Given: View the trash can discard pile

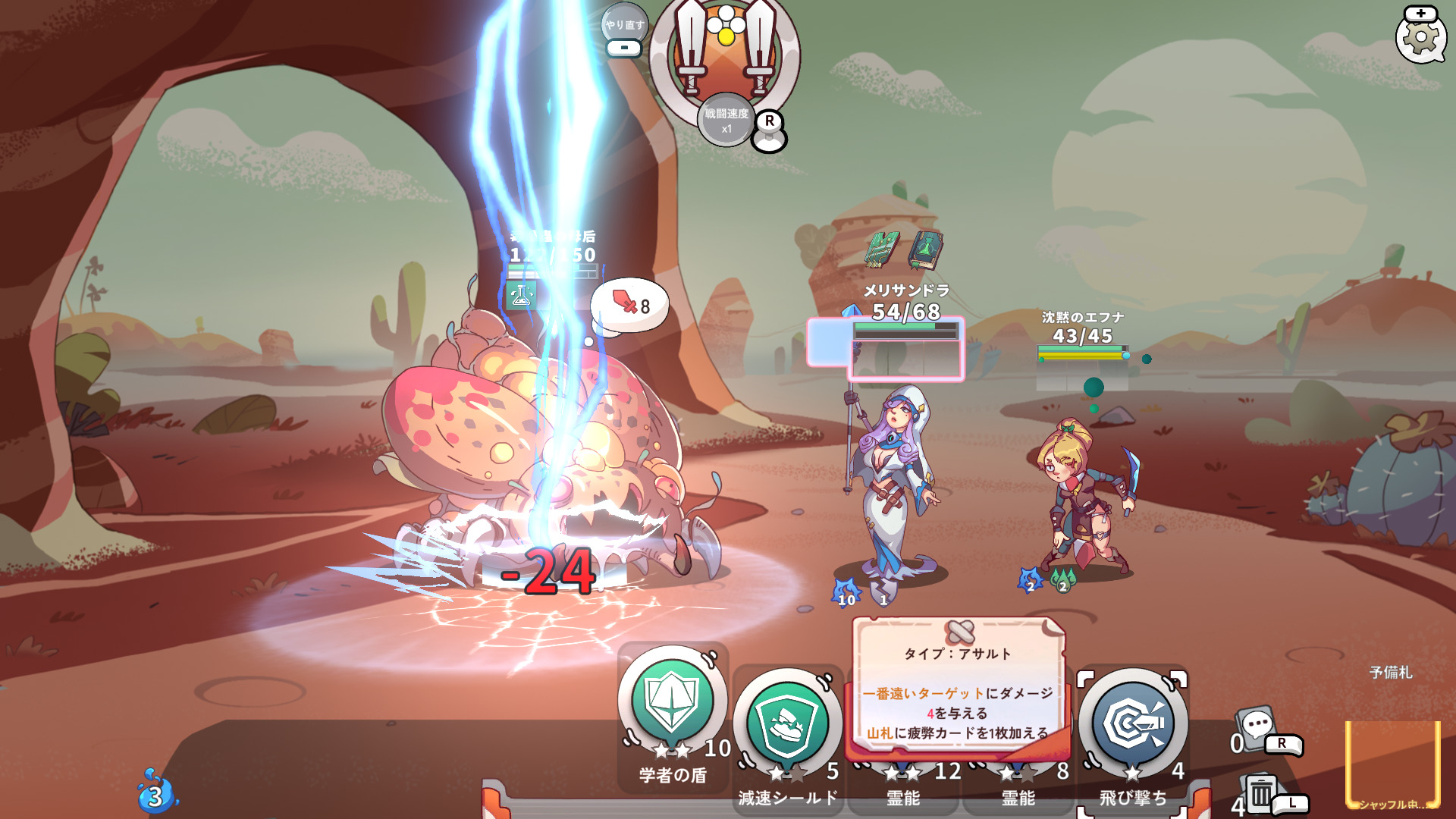Looking at the screenshot, I should 1260,793.
